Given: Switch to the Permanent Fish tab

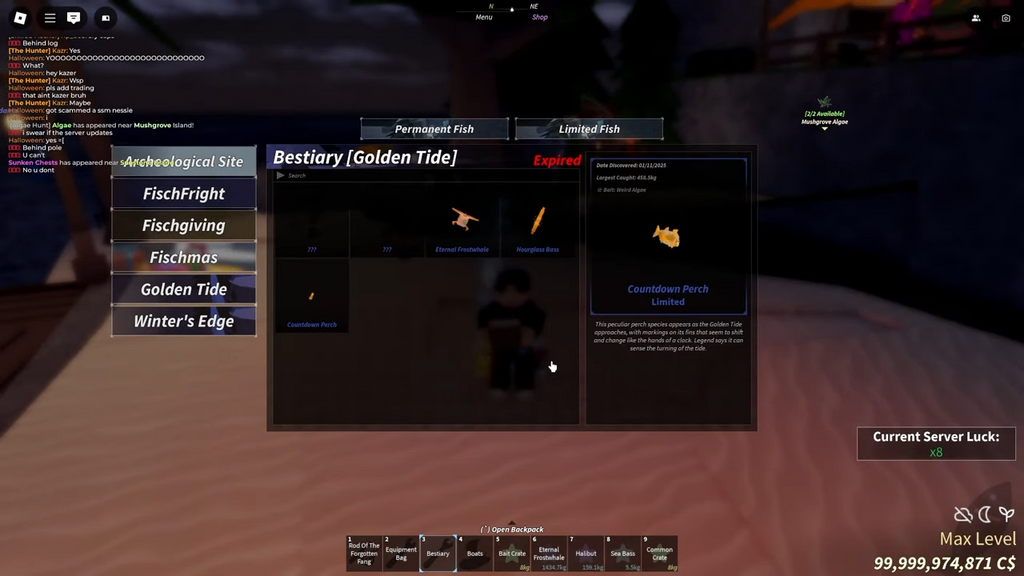Looking at the screenshot, I should (x=435, y=129).
